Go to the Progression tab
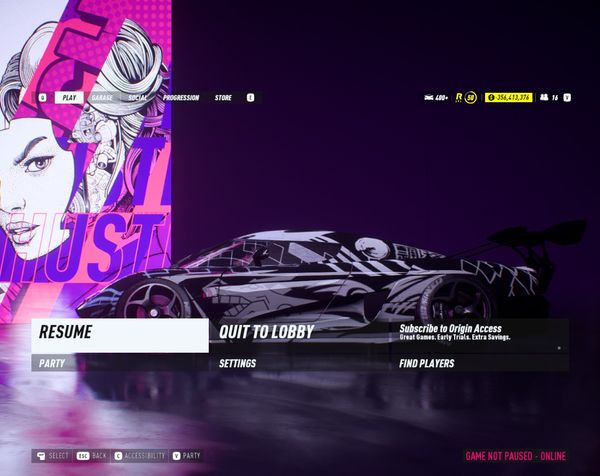The height and width of the screenshot is (476, 600). coord(181,98)
